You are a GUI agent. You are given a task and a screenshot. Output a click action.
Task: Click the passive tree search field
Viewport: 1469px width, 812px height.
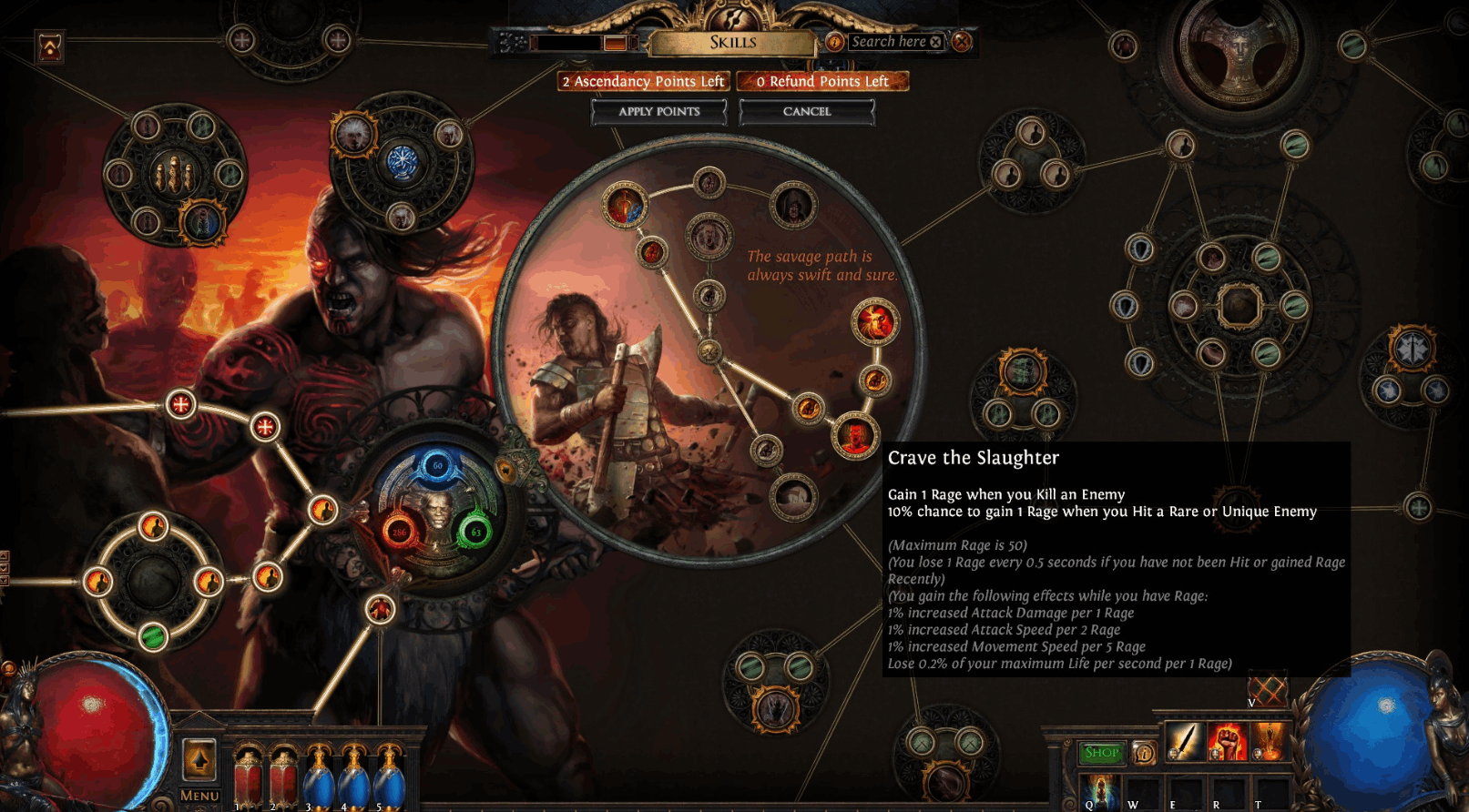(x=886, y=41)
